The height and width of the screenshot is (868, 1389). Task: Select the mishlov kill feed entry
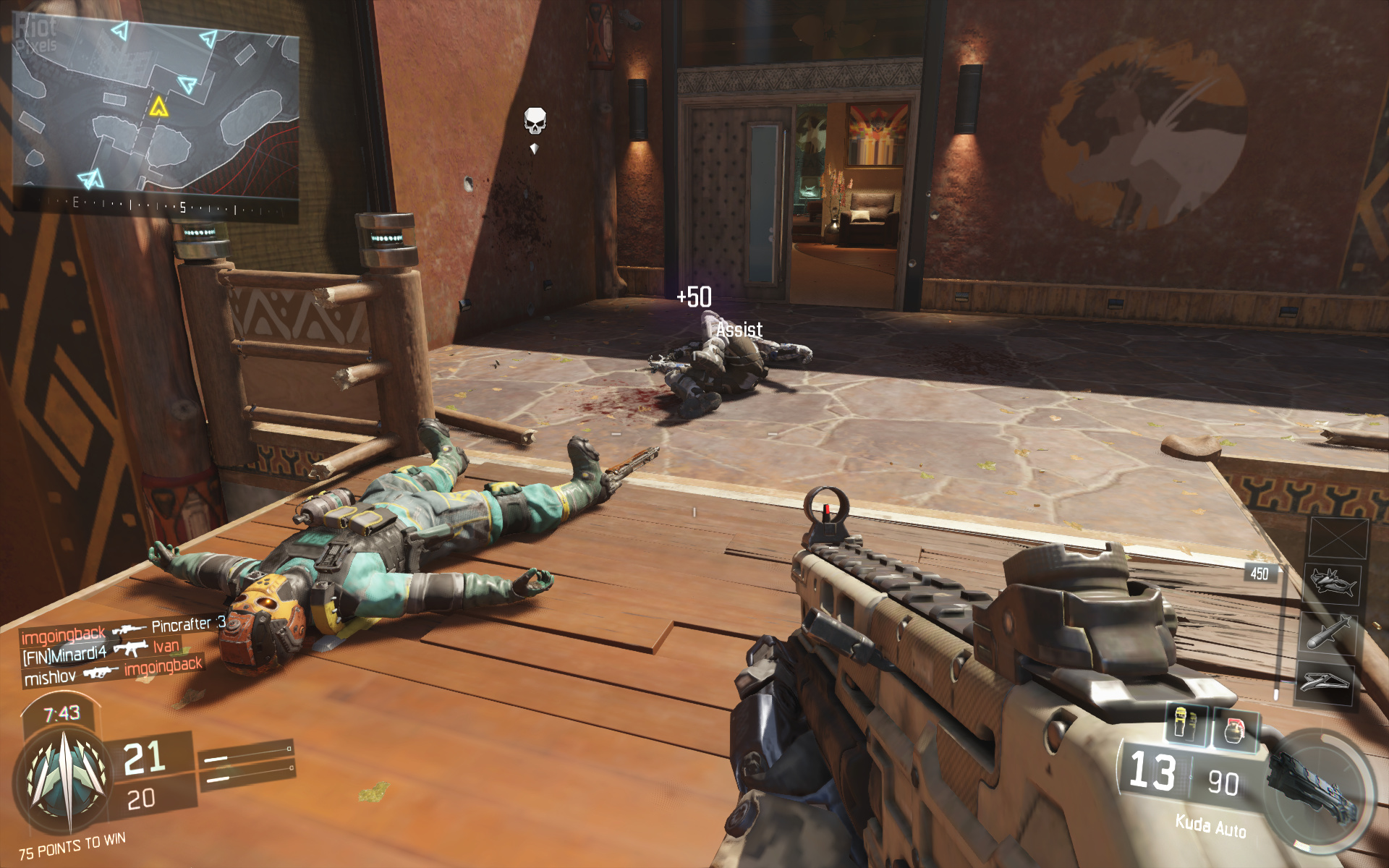click(x=112, y=672)
